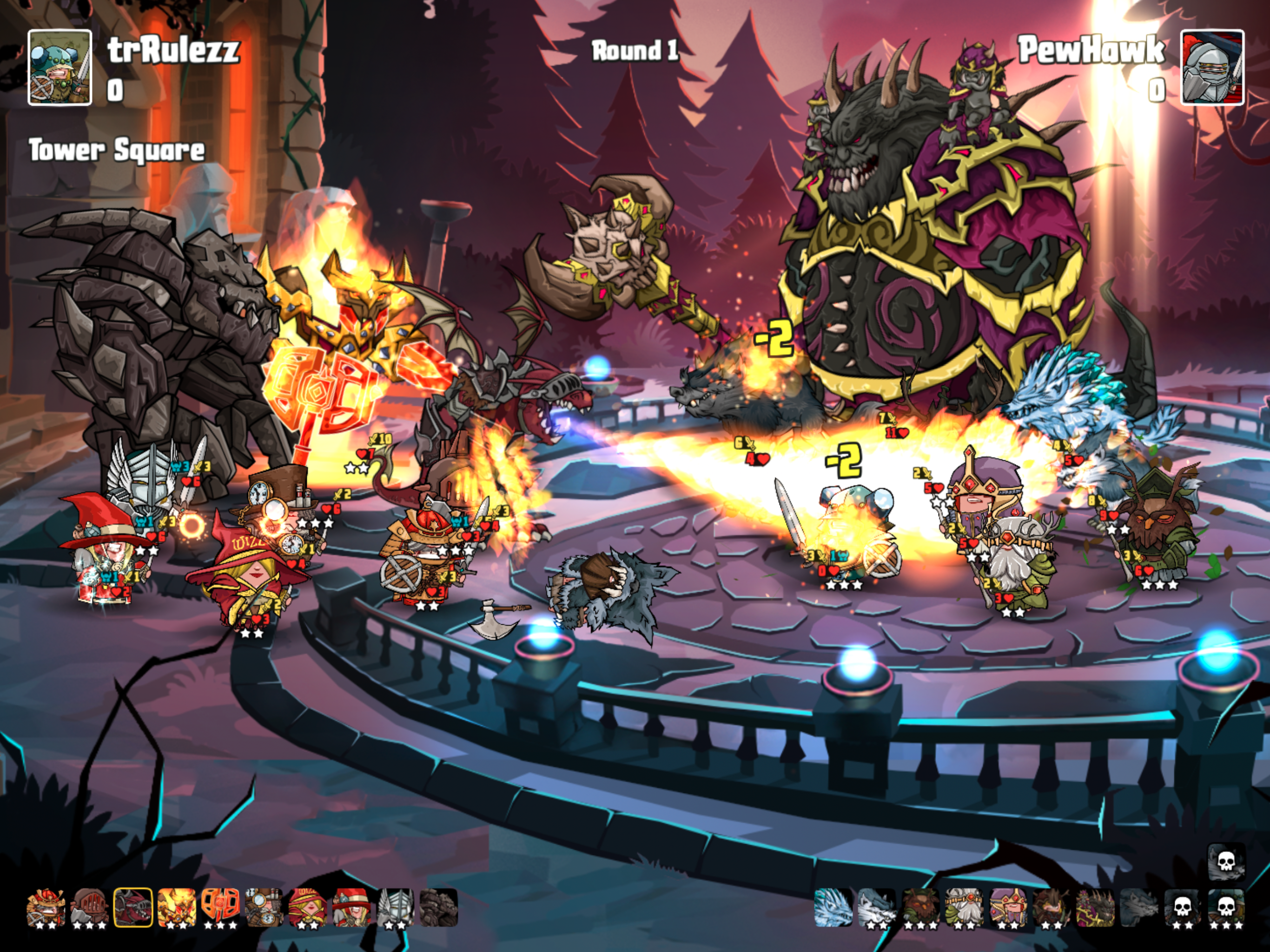Select the laughing red hat mage portrait
The image size is (1270, 952).
click(x=351, y=907)
